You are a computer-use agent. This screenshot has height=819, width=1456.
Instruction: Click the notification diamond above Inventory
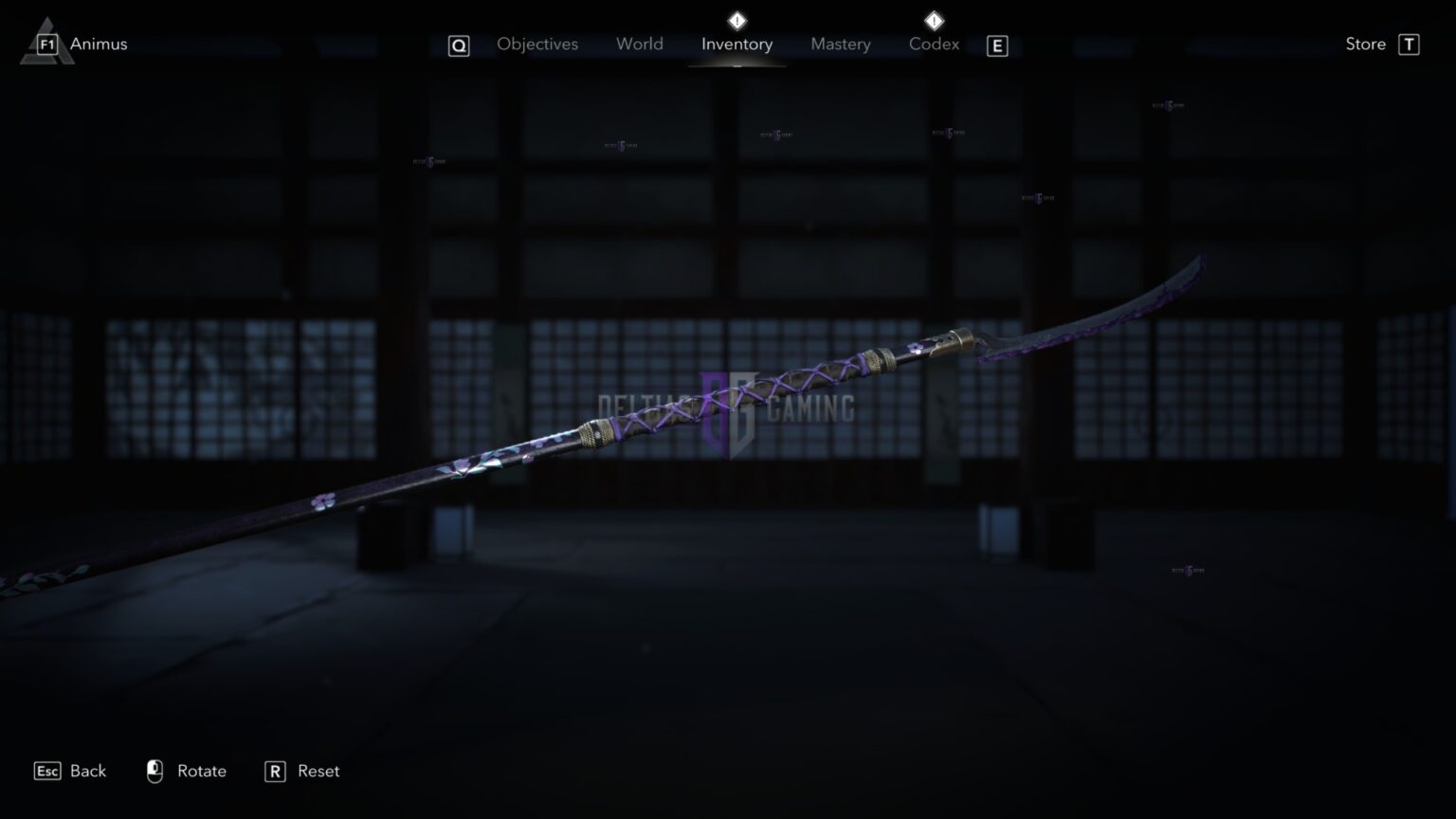(x=737, y=19)
